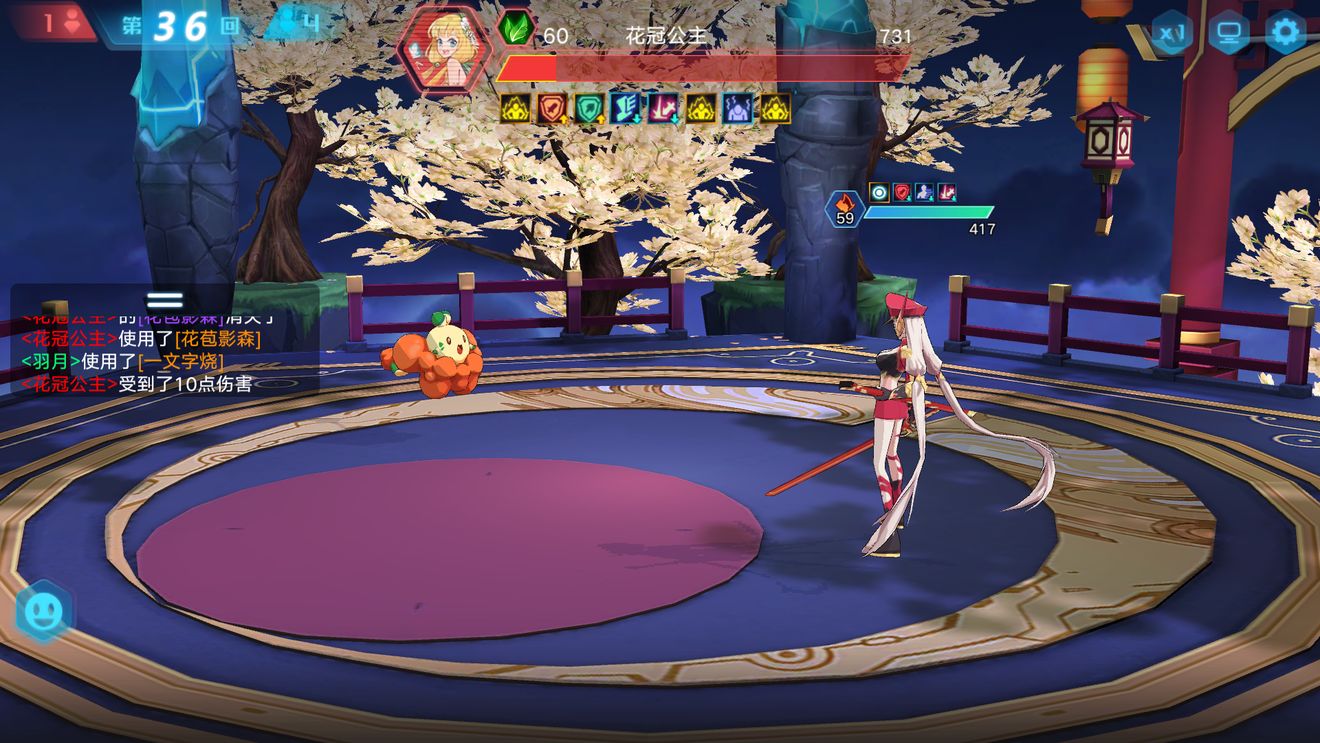
Task: Click the fire type badge showing level 59
Action: (843, 206)
